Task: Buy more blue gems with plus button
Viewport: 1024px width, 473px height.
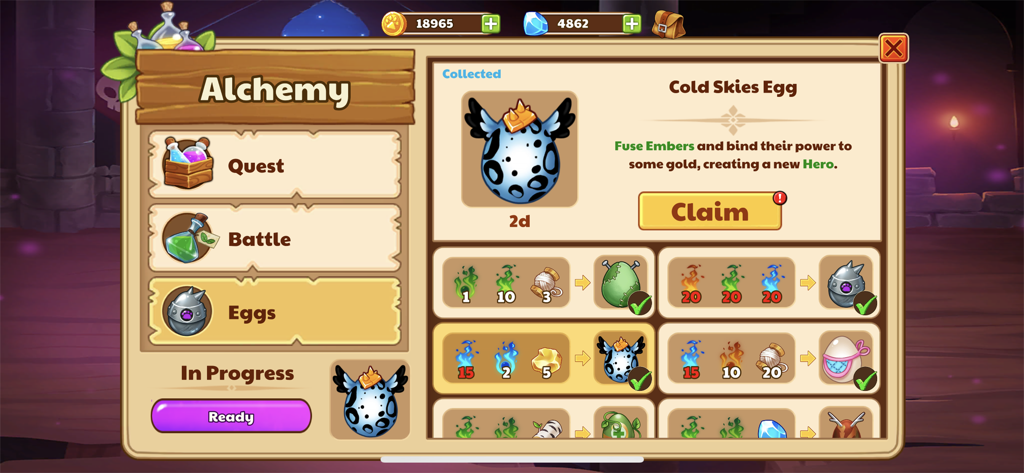Action: click(x=632, y=24)
